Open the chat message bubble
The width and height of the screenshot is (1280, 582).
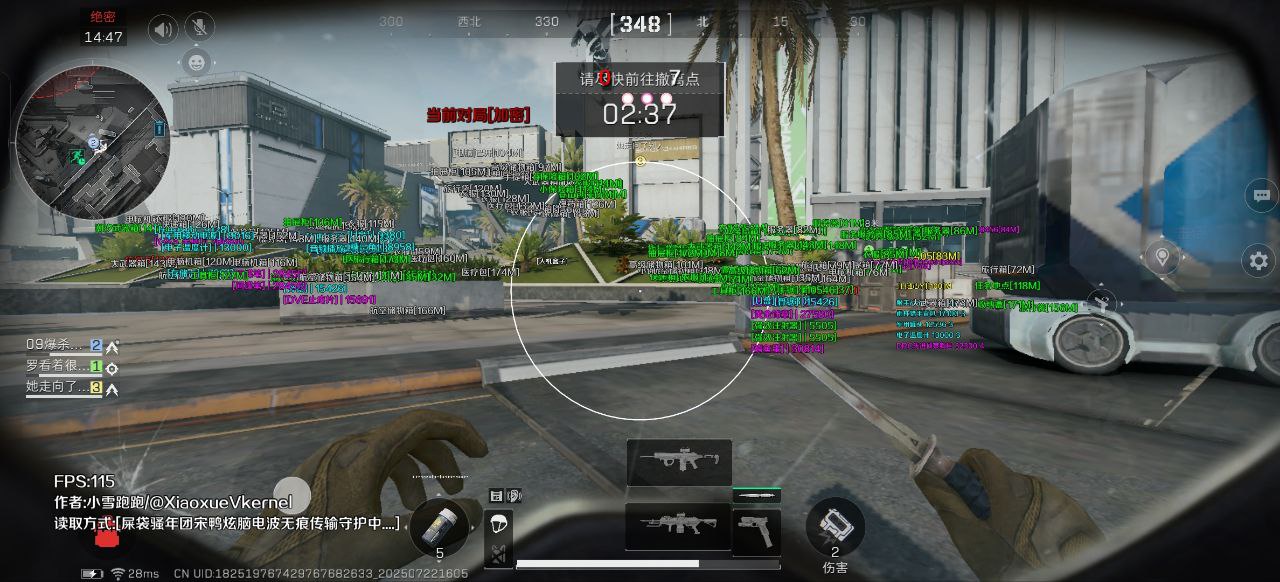tap(1261, 196)
